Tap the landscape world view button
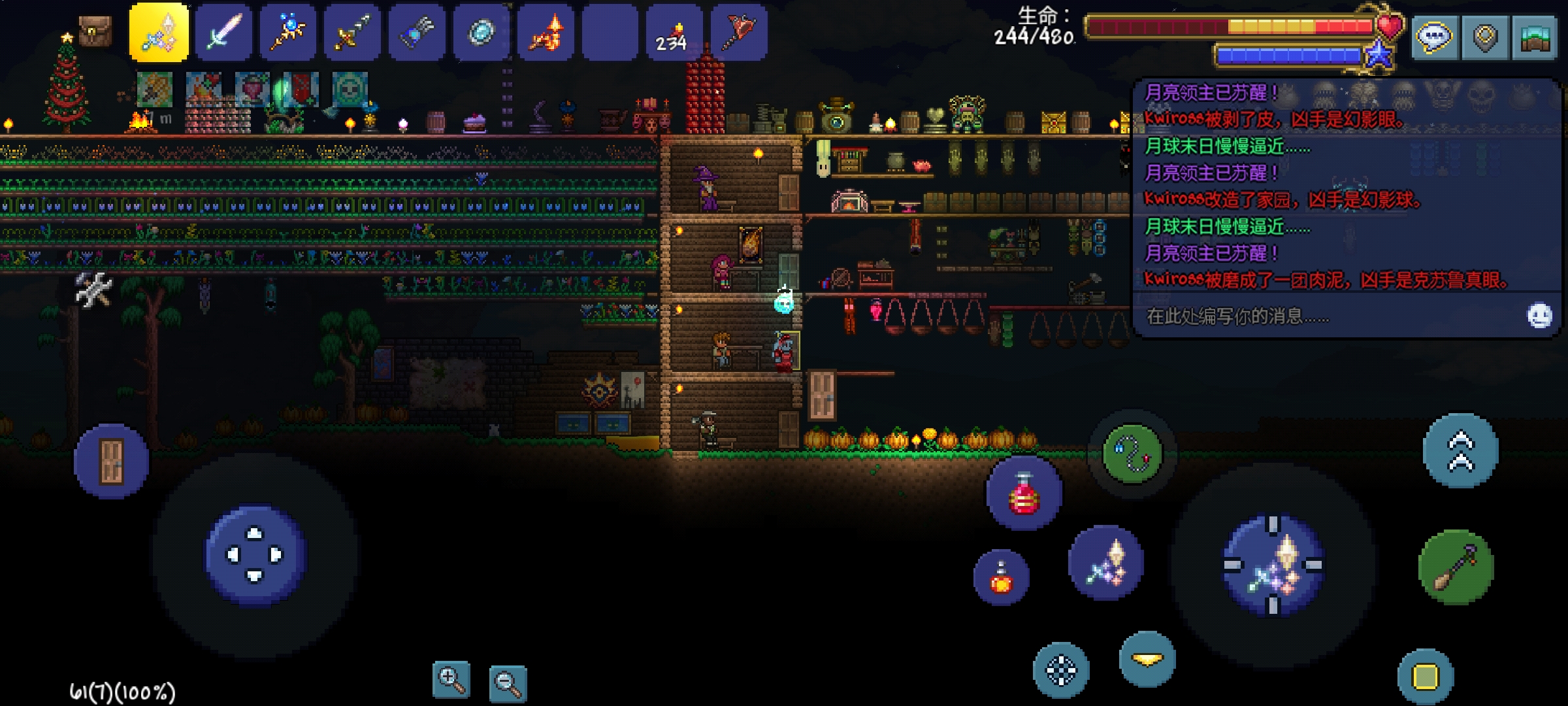The image size is (1568, 706). tap(1535, 37)
